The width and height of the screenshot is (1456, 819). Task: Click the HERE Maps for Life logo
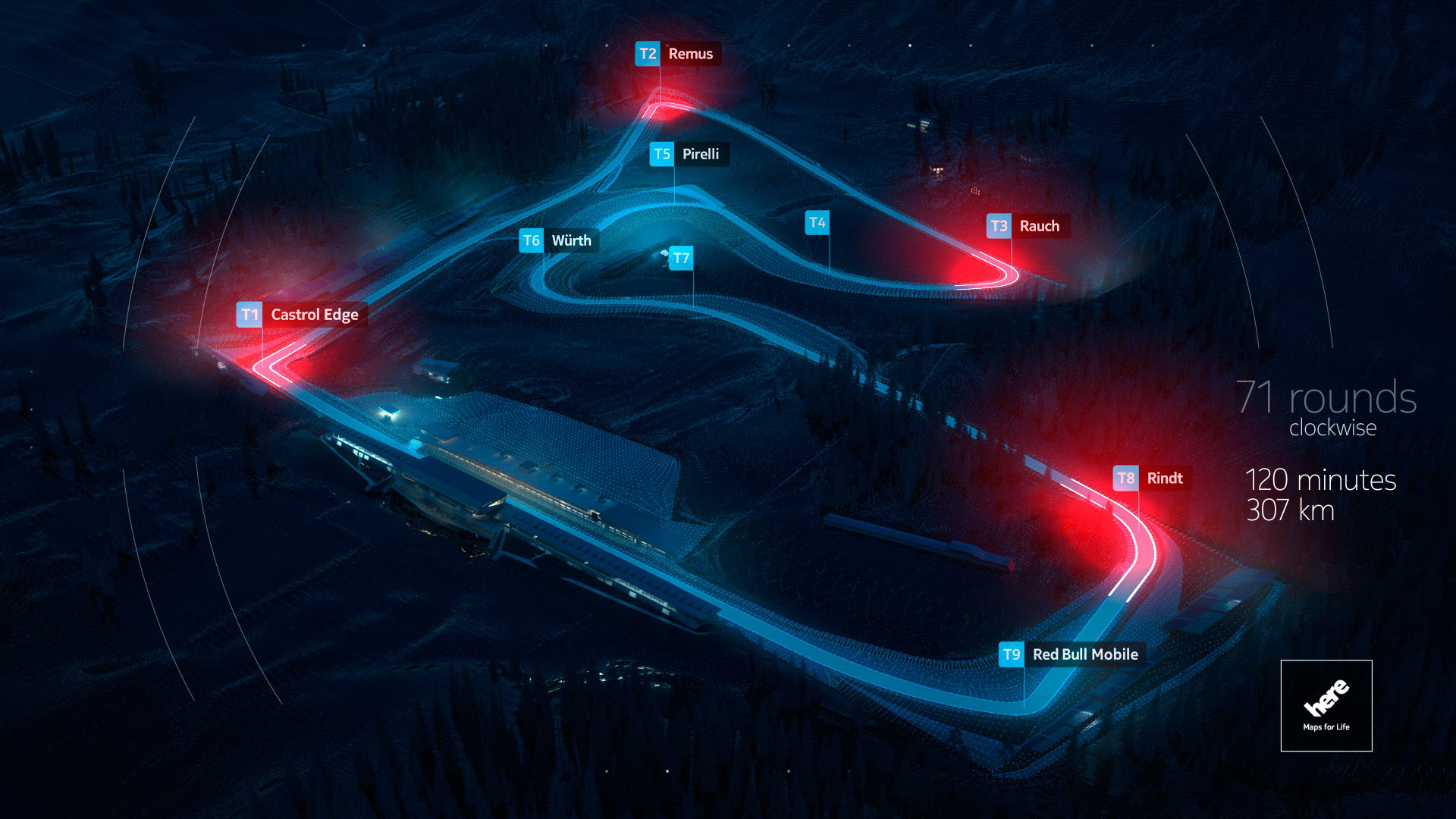pyautogui.click(x=1326, y=705)
